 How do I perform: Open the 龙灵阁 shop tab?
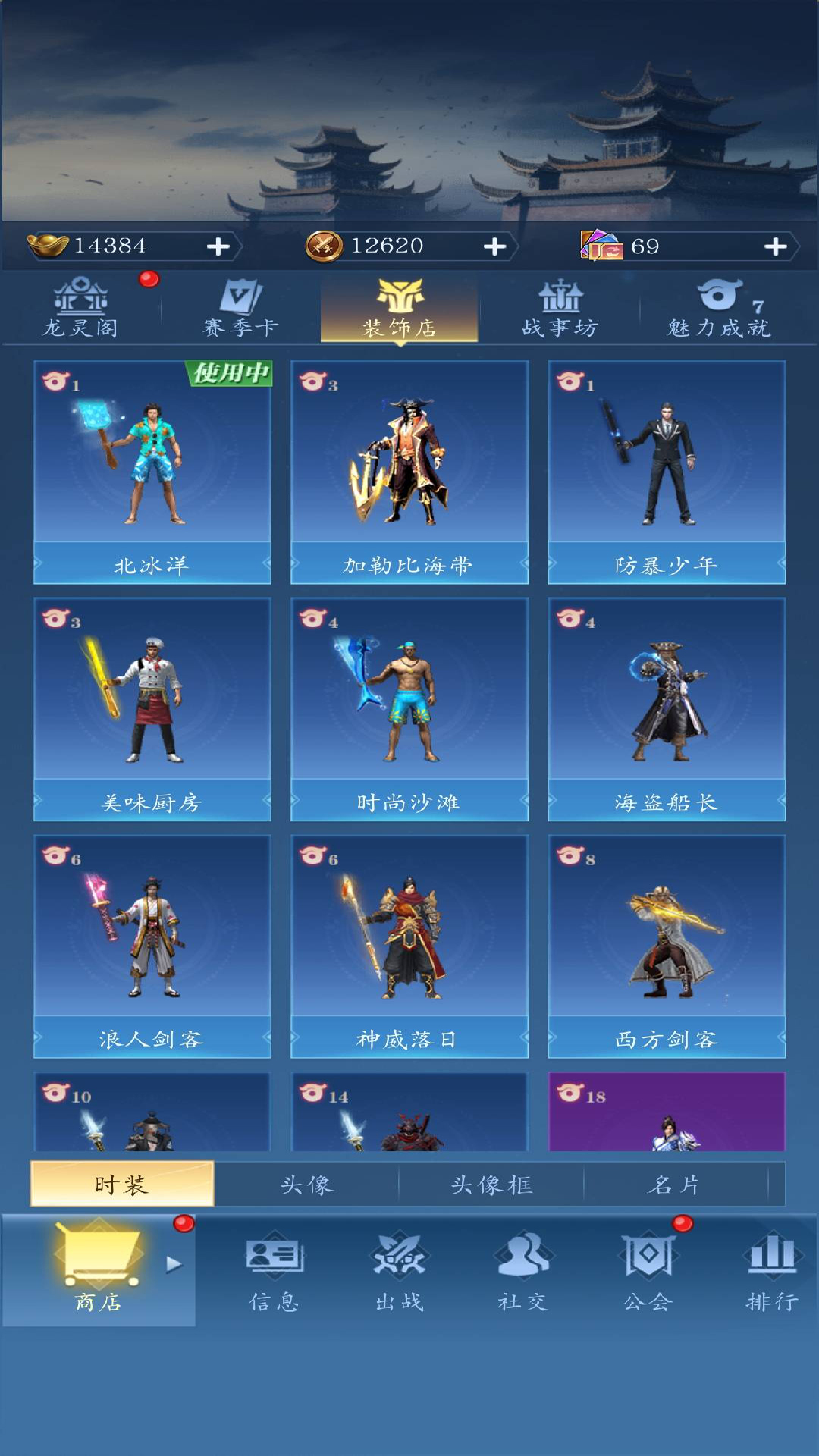pos(80,309)
